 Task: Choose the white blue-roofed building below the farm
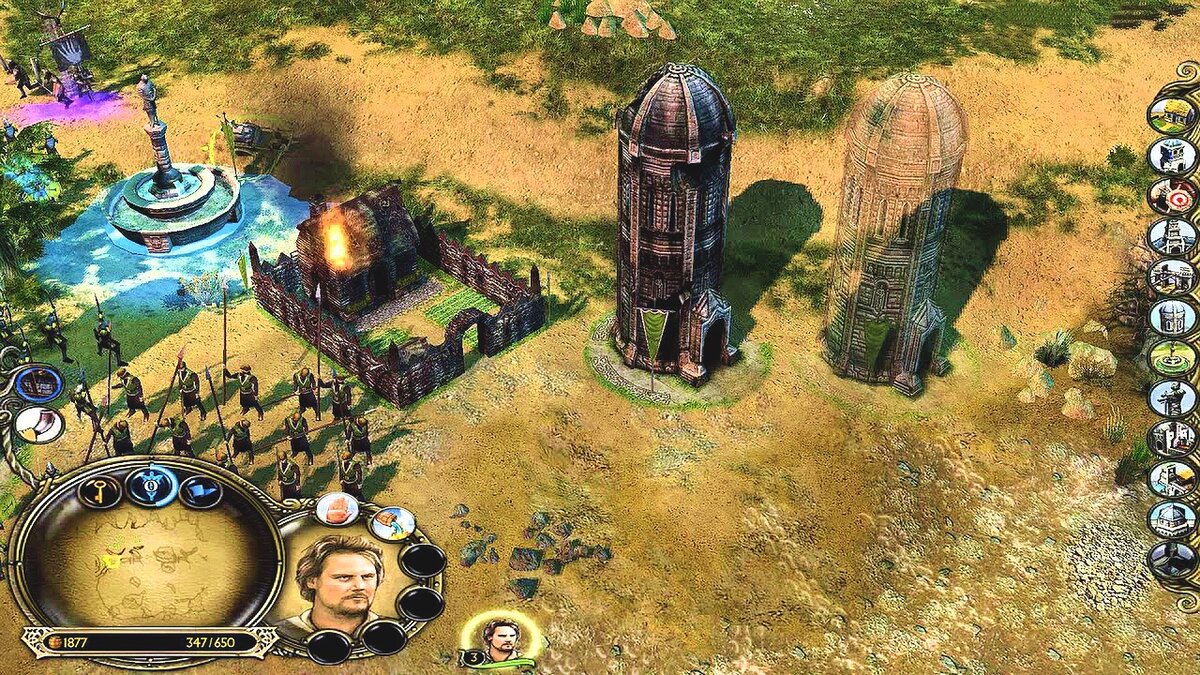tap(1172, 155)
